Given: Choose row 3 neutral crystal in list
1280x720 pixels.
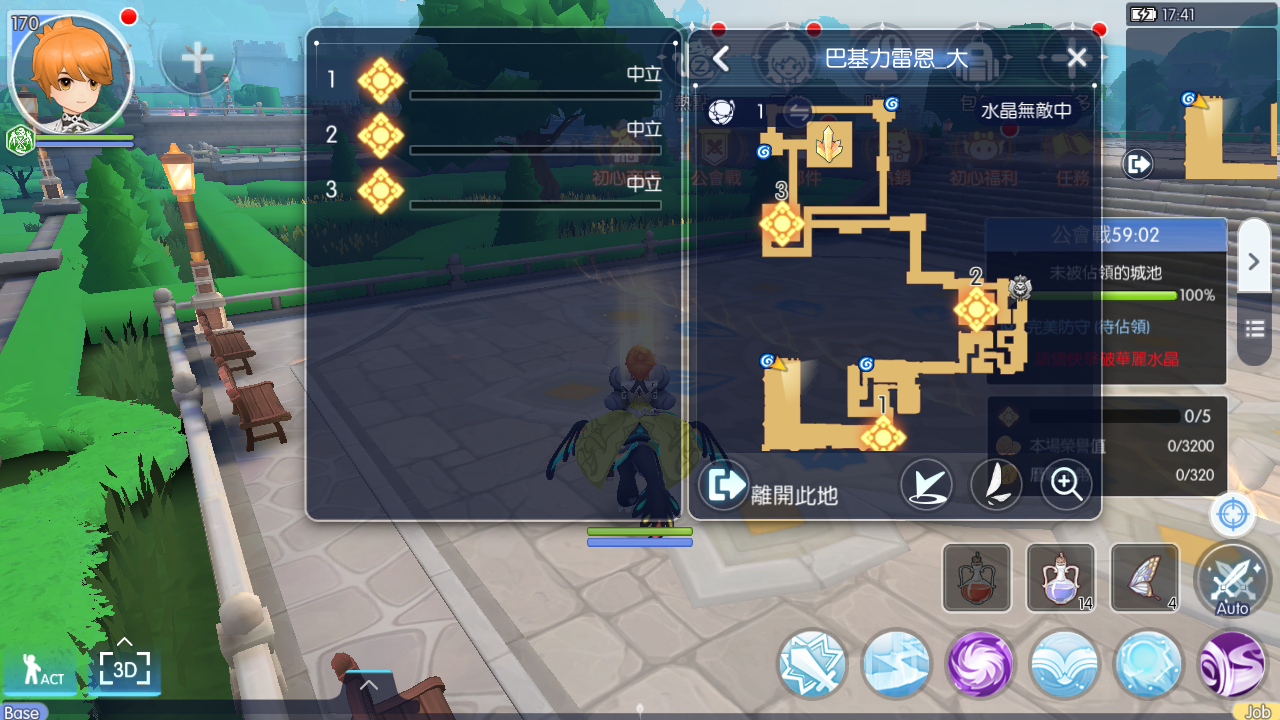Looking at the screenshot, I should [x=381, y=190].
